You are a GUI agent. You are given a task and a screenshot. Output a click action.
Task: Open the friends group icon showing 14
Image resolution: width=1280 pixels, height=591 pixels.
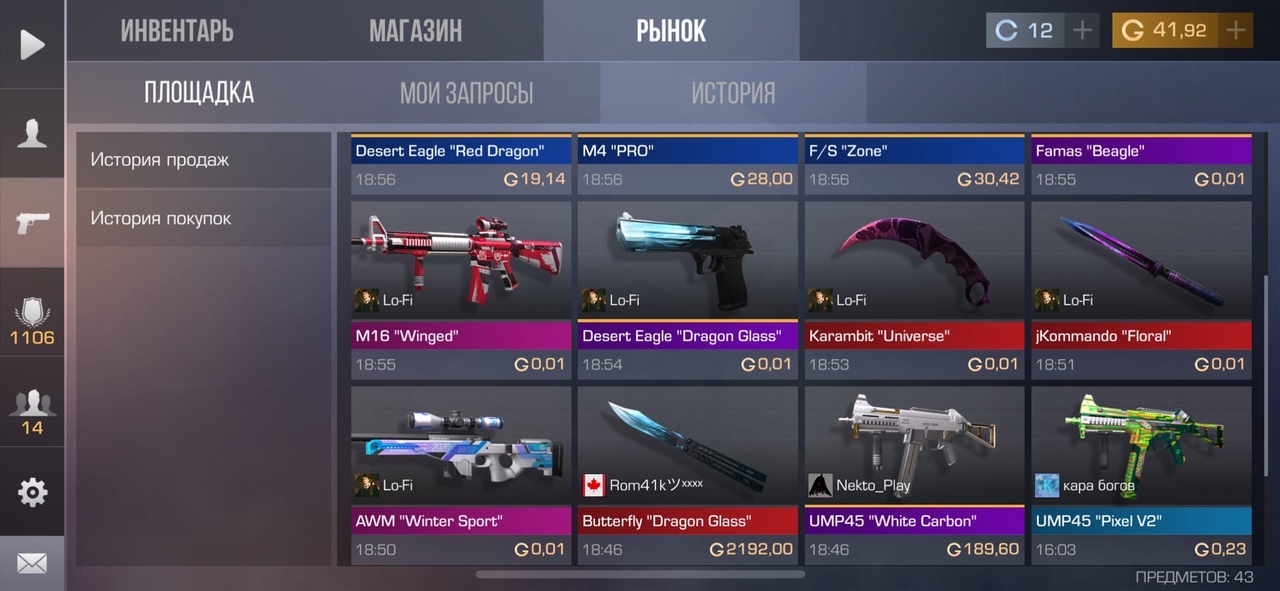click(x=32, y=409)
